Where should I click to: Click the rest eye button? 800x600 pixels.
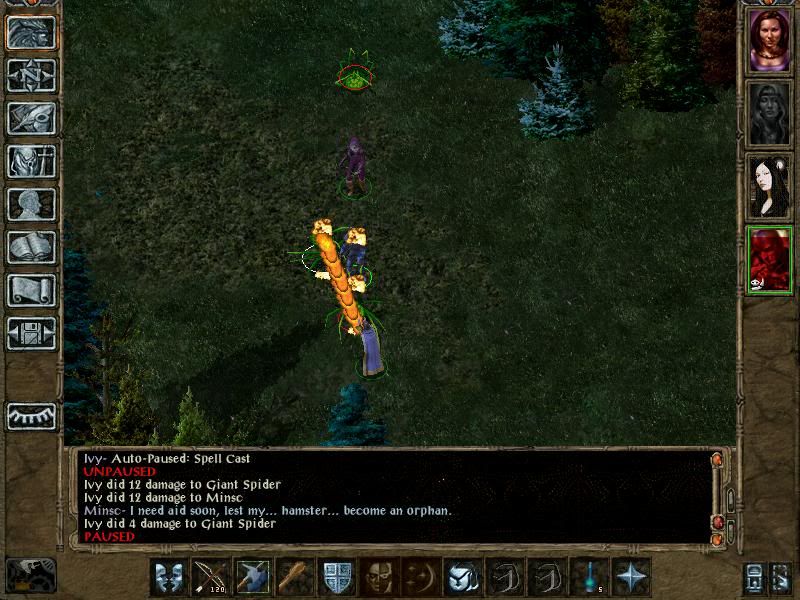tap(31, 415)
